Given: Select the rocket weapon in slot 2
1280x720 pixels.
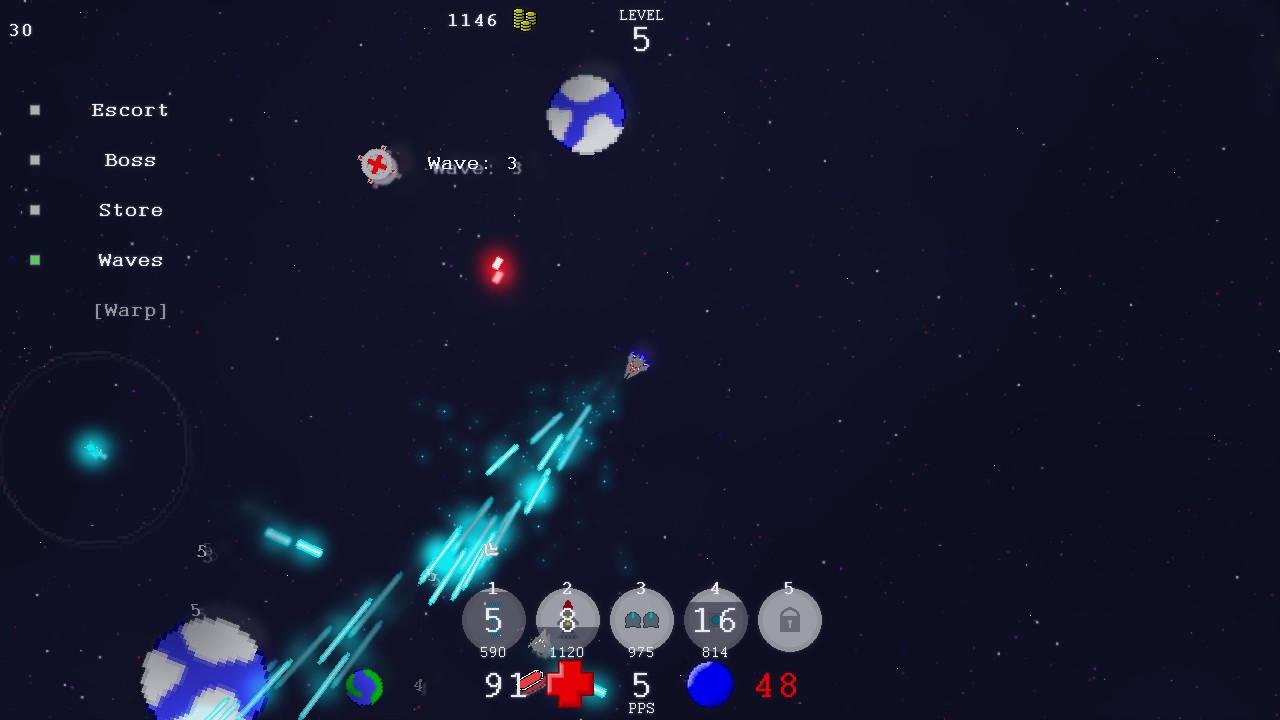Looking at the screenshot, I should [566, 620].
